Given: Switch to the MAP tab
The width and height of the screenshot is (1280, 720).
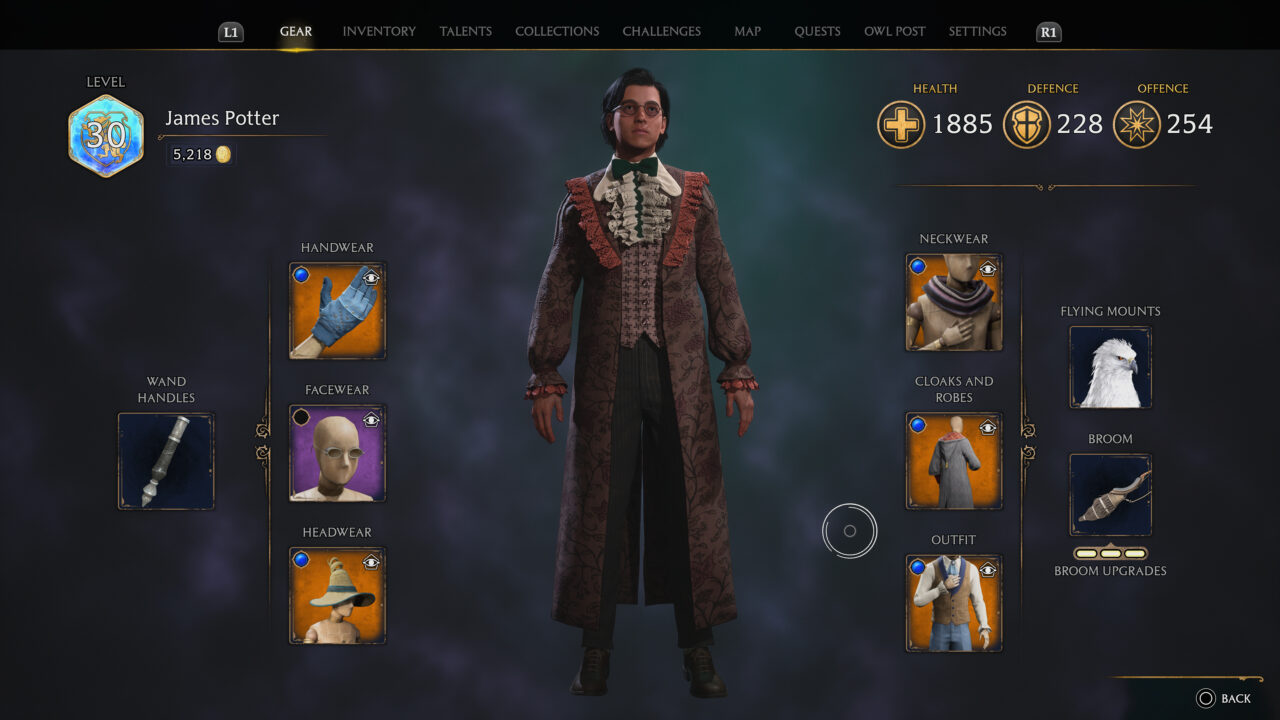Looking at the screenshot, I should coord(747,31).
